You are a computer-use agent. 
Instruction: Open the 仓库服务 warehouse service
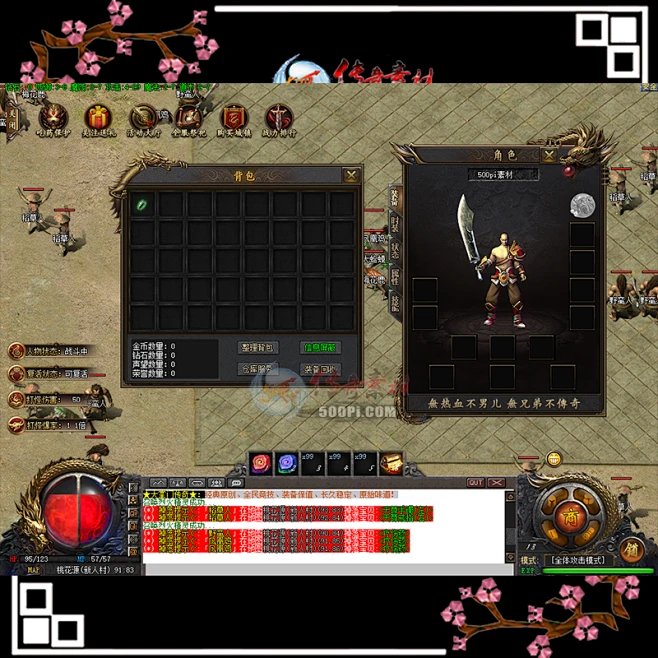pos(257,369)
